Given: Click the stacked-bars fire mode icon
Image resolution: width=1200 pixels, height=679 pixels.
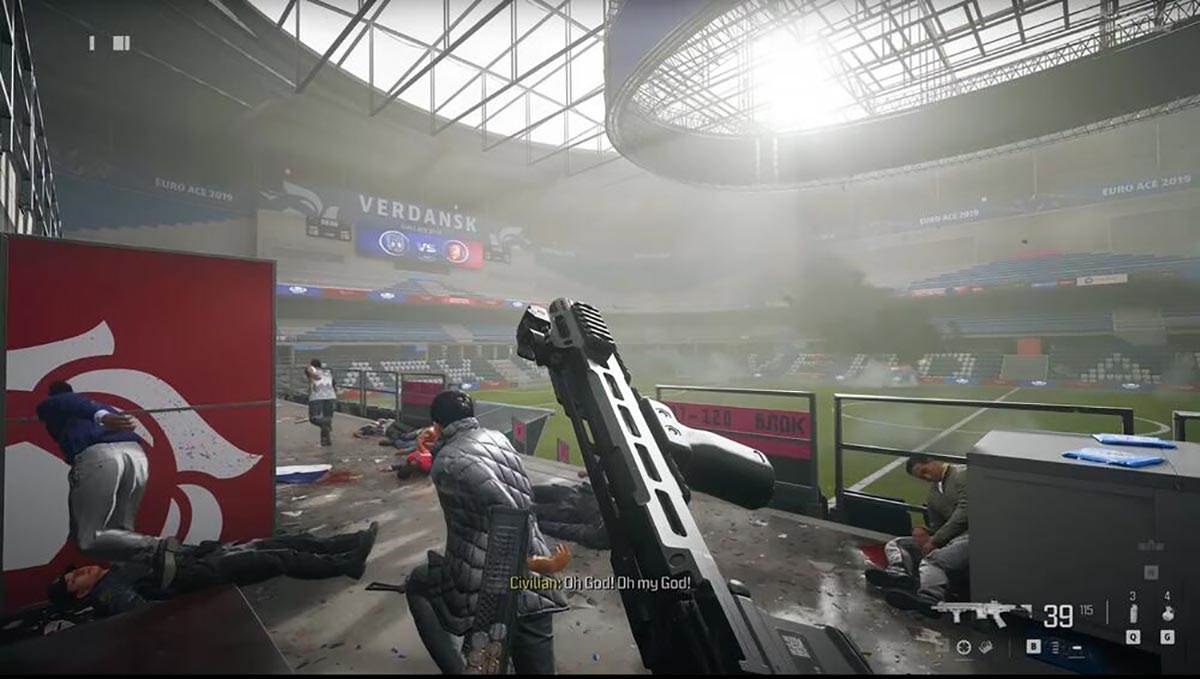Looking at the screenshot, I should pos(1056,647).
